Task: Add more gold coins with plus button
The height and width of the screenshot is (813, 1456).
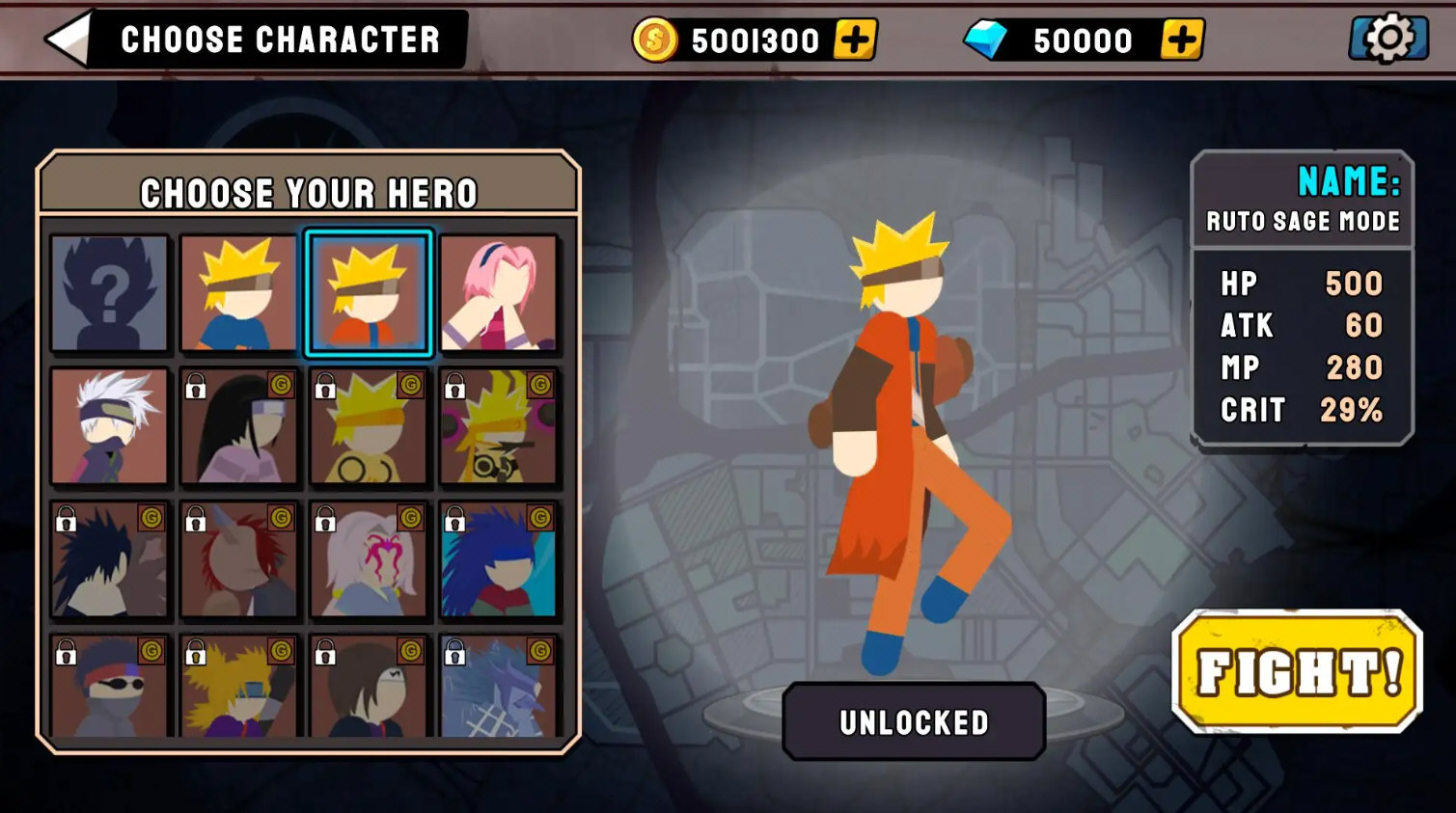Action: (855, 41)
